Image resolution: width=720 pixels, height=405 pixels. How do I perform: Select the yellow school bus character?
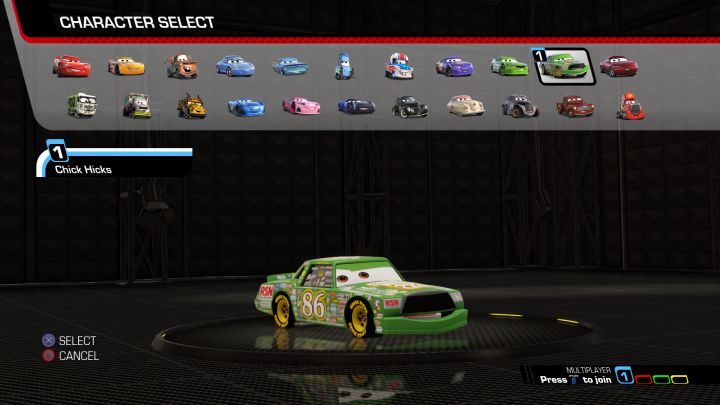point(192,105)
